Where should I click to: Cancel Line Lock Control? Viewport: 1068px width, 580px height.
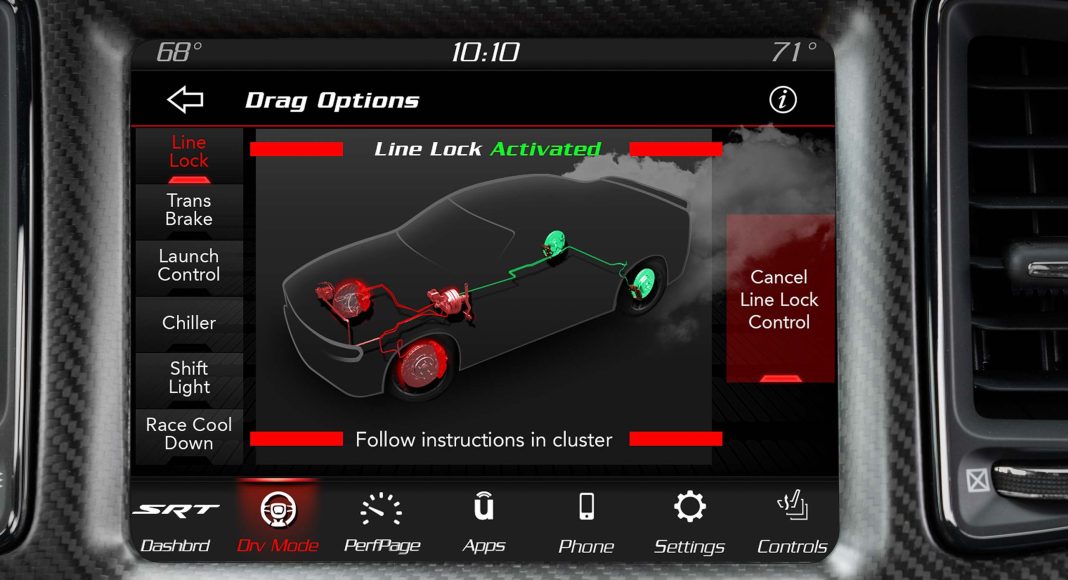(779, 300)
